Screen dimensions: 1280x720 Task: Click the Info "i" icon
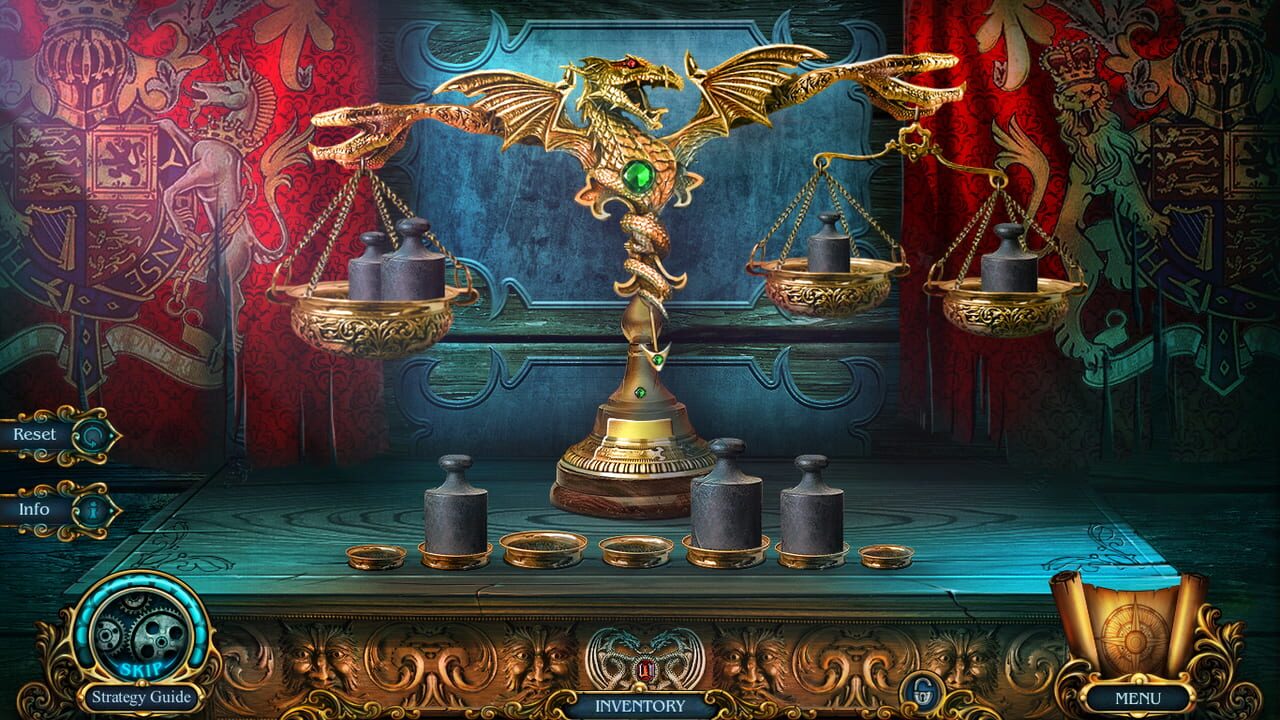click(95, 508)
